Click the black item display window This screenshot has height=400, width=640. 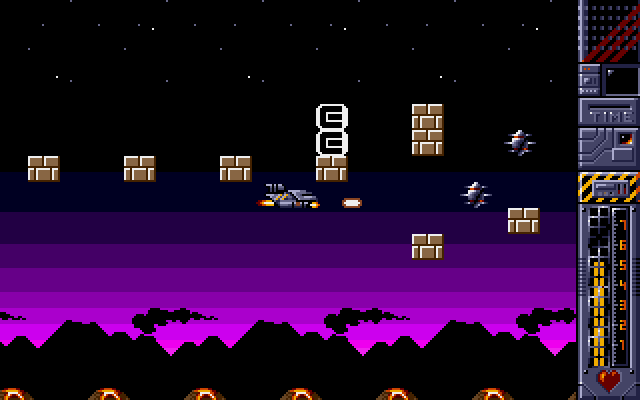click(x=621, y=79)
